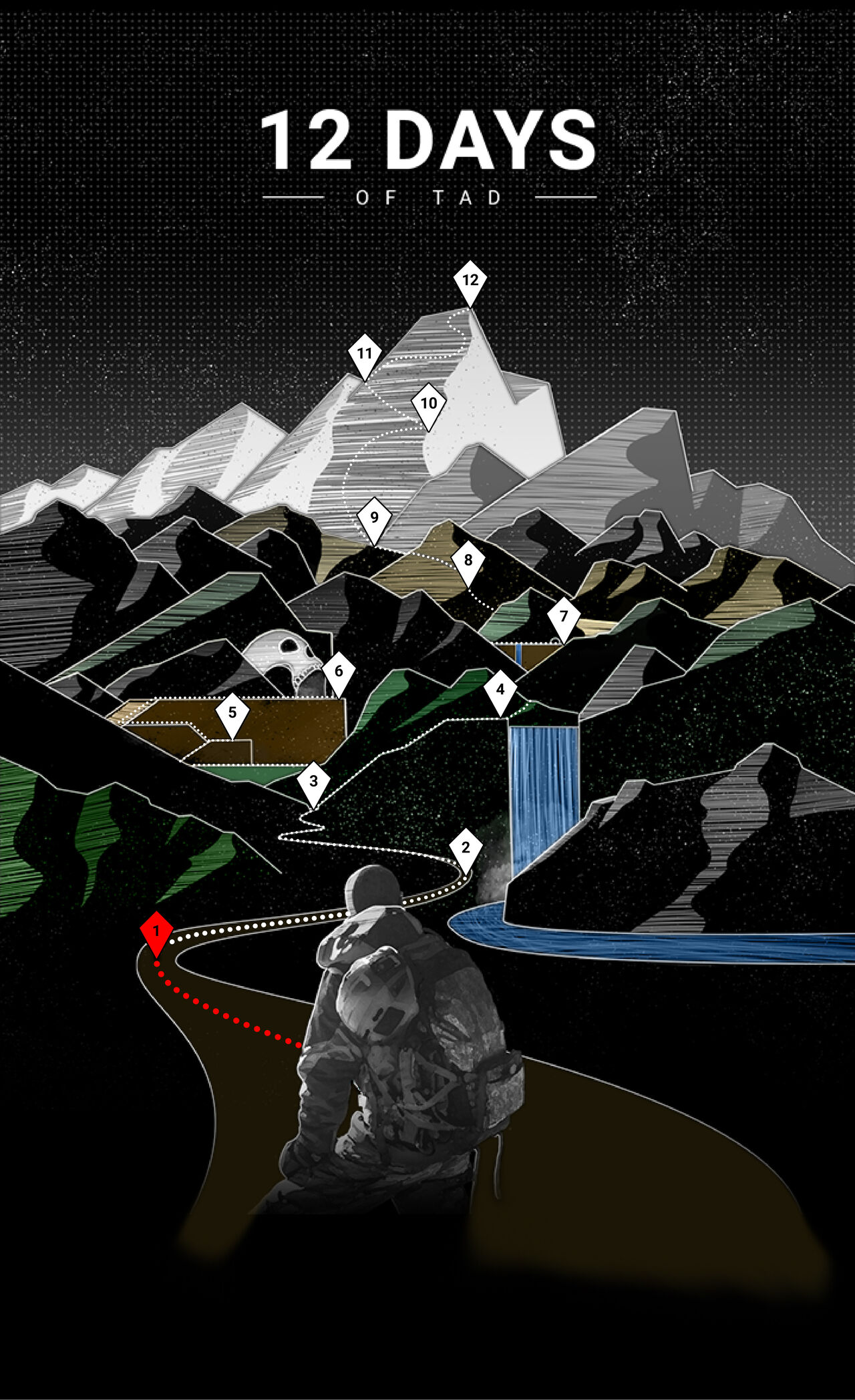855x1400 pixels.
Task: Choose the day 10 marker
Action: (x=429, y=403)
